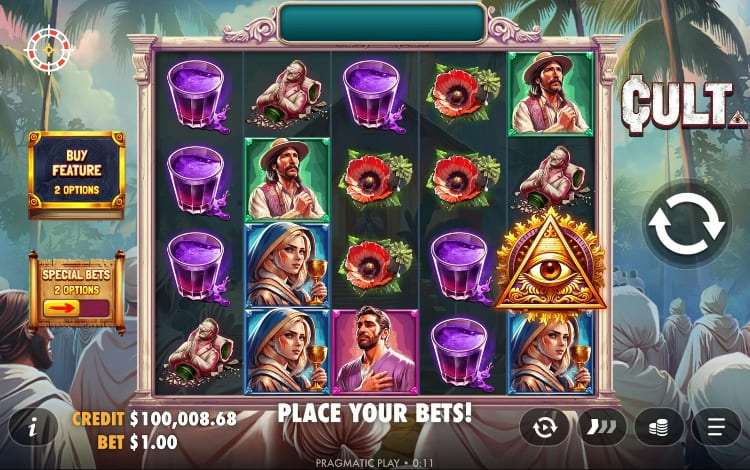Open the Buy Feature options

[76, 171]
